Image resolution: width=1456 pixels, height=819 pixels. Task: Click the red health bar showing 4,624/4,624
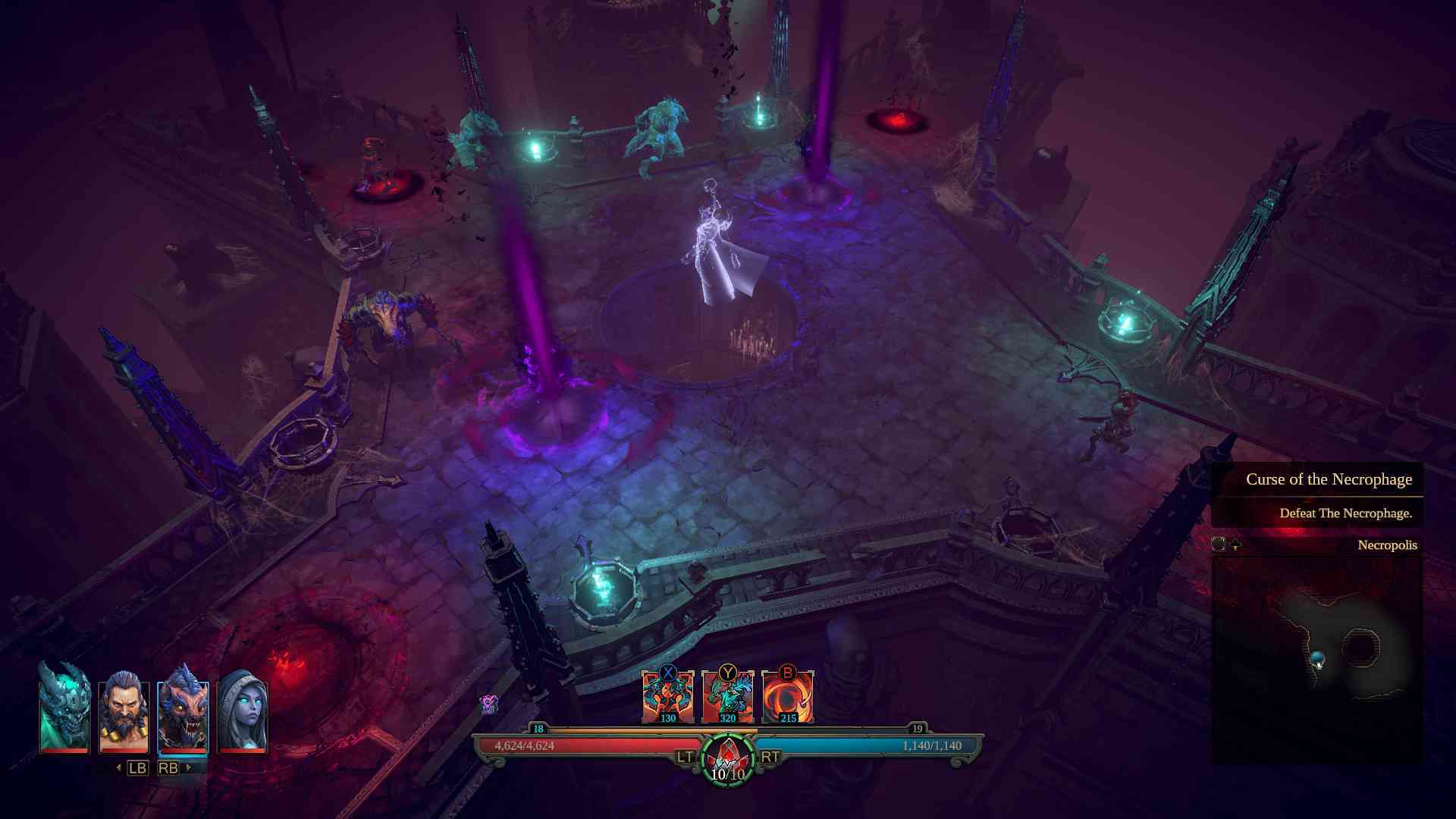pyautogui.click(x=576, y=746)
